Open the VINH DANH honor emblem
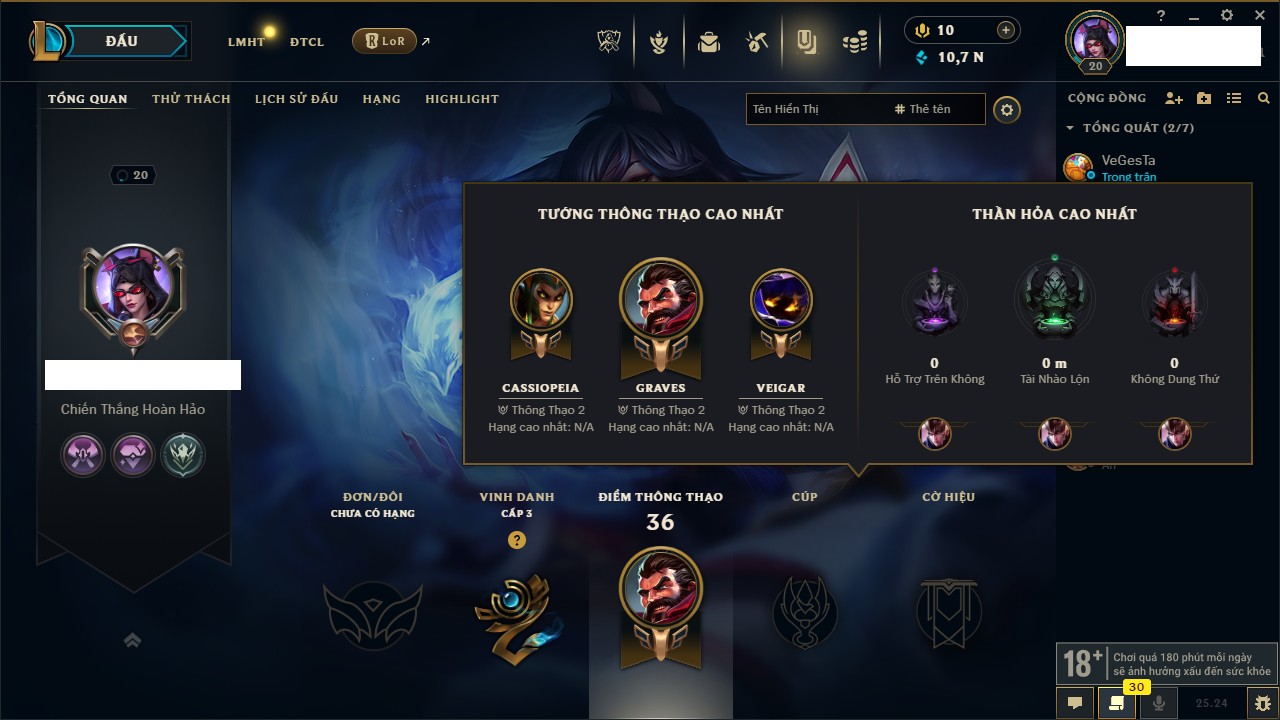Image resolution: width=1280 pixels, height=720 pixels. tap(516, 613)
